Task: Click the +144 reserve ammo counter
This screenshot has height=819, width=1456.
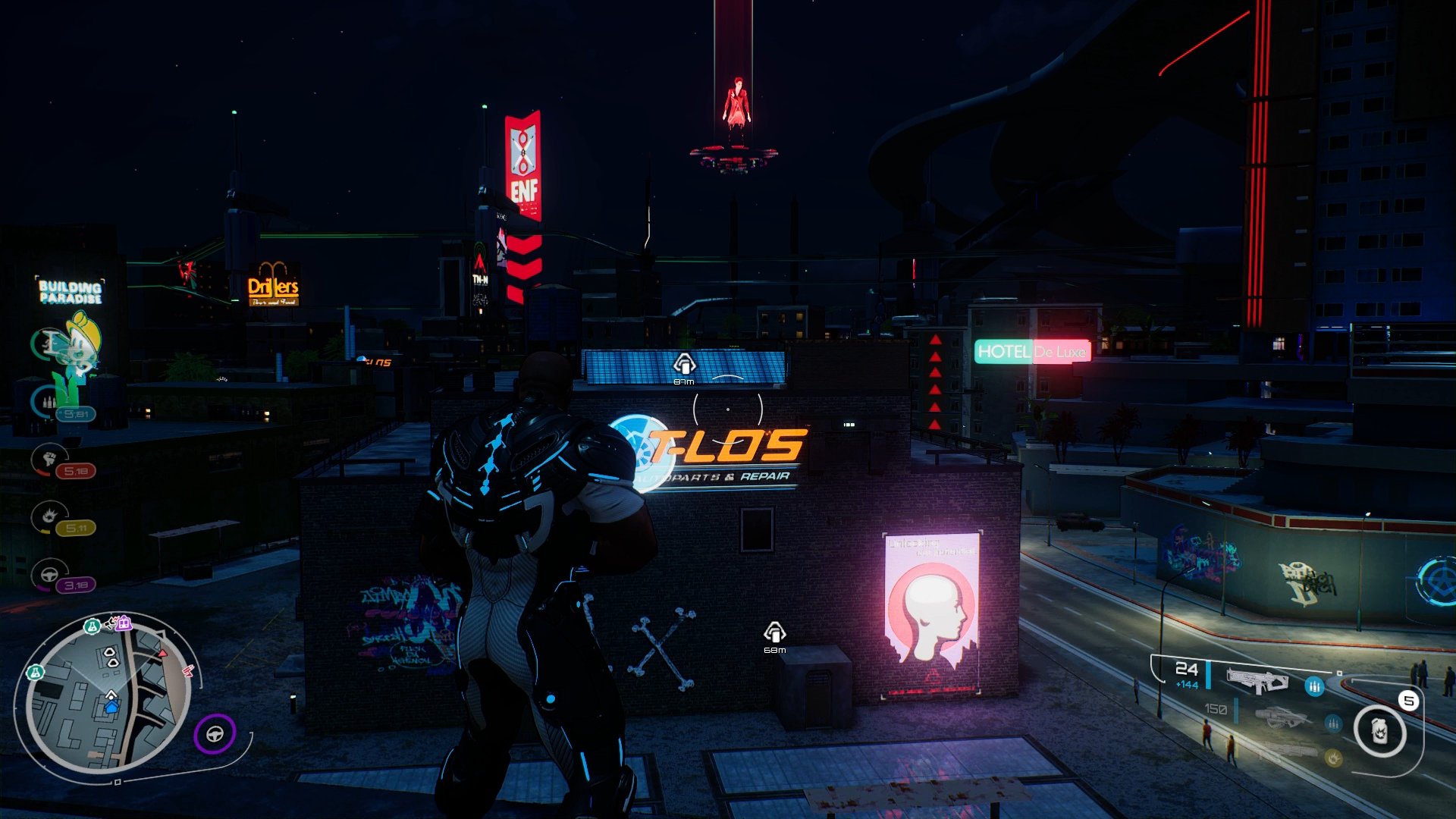Action: coord(1187,685)
